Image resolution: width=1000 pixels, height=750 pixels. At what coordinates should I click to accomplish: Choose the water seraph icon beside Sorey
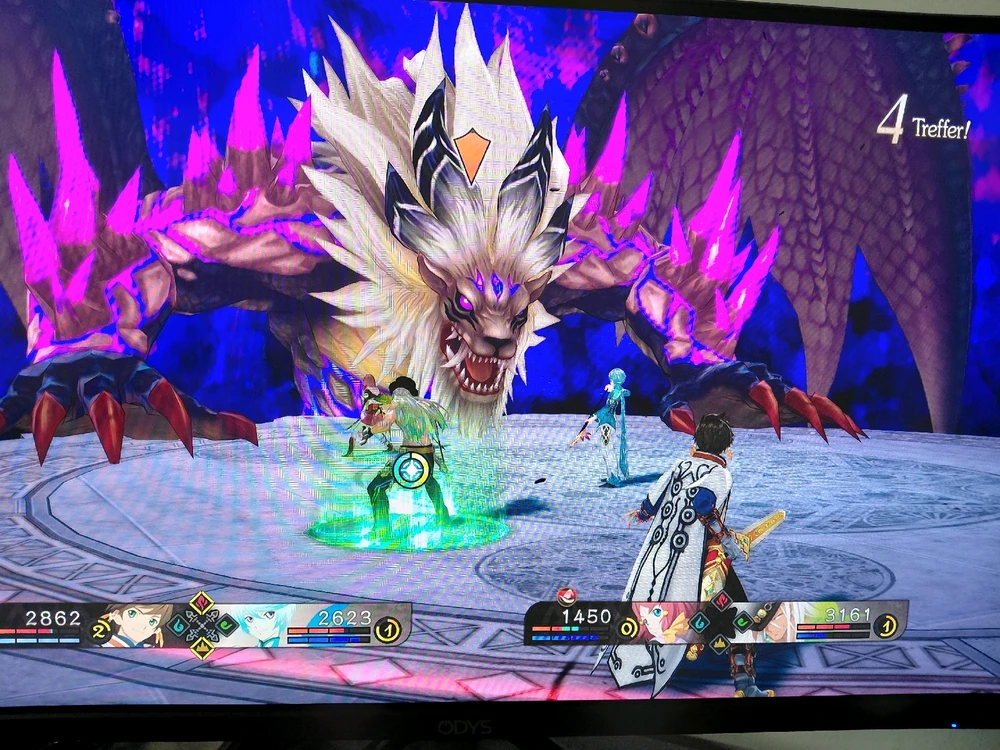click(x=178, y=626)
